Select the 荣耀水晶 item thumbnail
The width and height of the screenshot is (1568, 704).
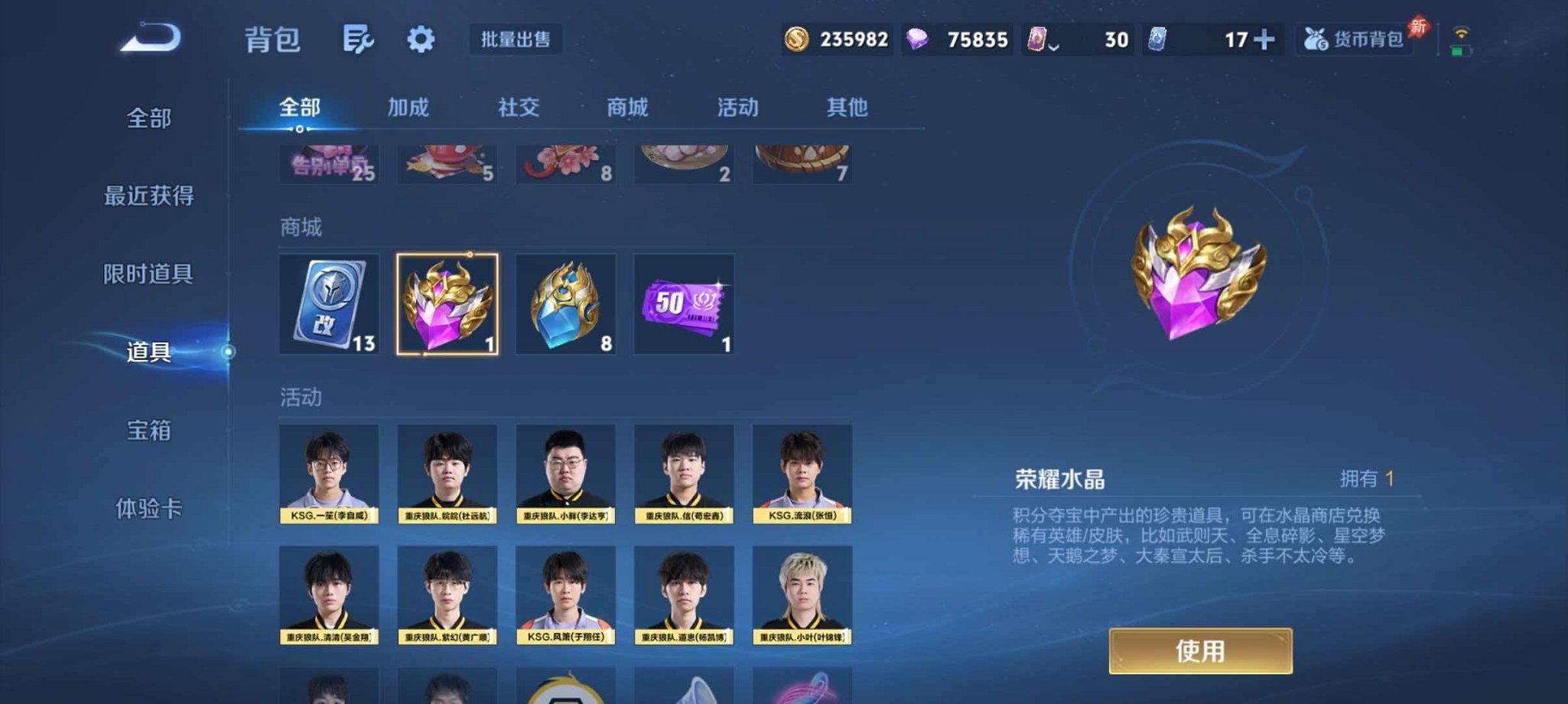tap(447, 304)
